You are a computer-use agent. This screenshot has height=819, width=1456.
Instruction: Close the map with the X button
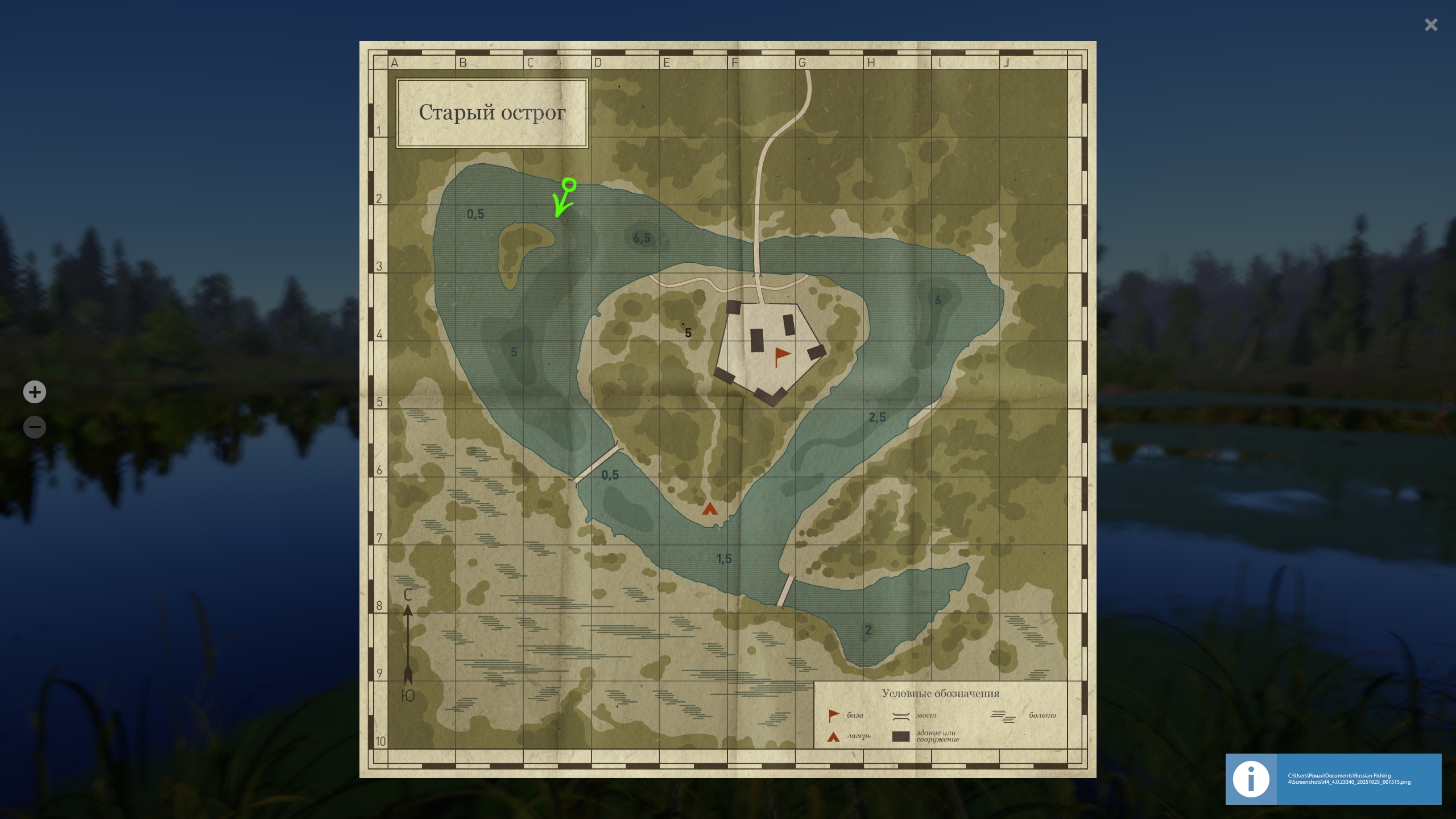[x=1430, y=25]
